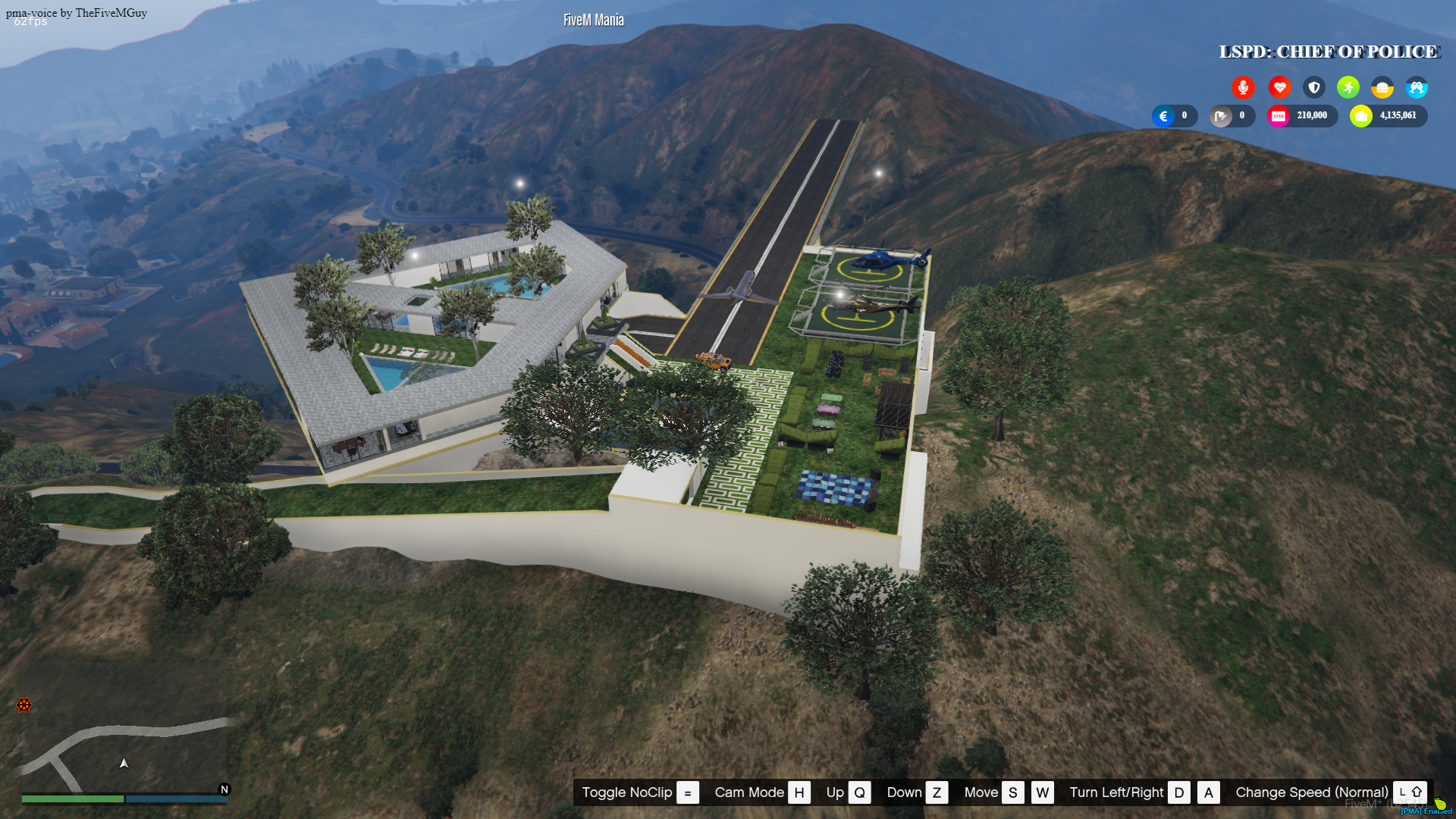
Task: Click the heart health status icon
Action: pyautogui.click(x=1279, y=87)
